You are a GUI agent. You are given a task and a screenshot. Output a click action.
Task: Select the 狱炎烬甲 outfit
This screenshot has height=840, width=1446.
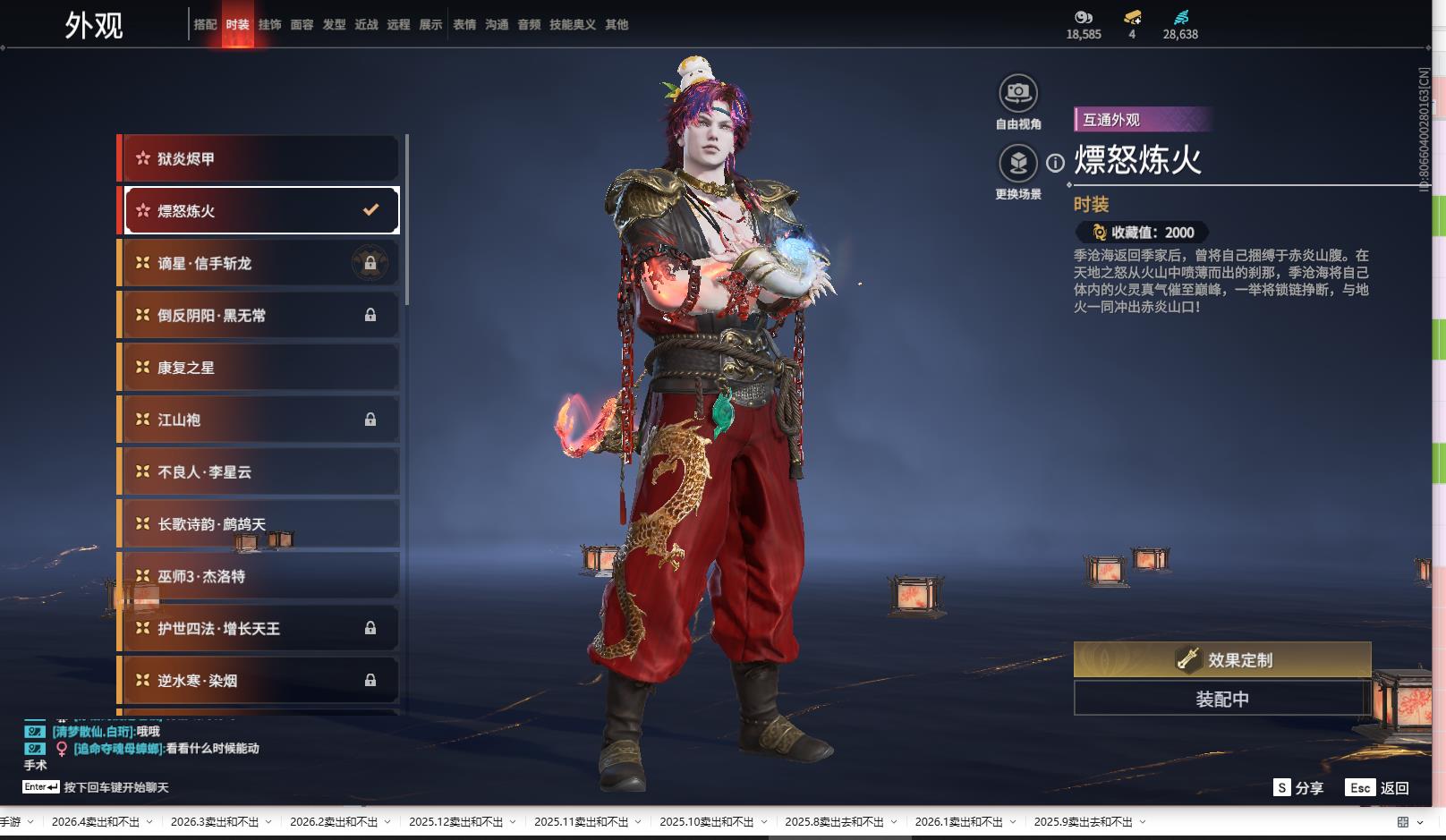[x=259, y=159]
